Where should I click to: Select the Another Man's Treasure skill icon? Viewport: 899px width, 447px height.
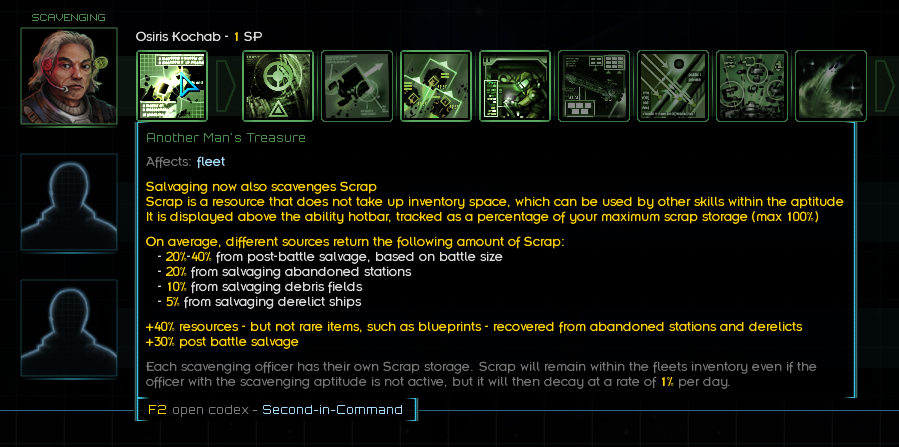click(172, 86)
